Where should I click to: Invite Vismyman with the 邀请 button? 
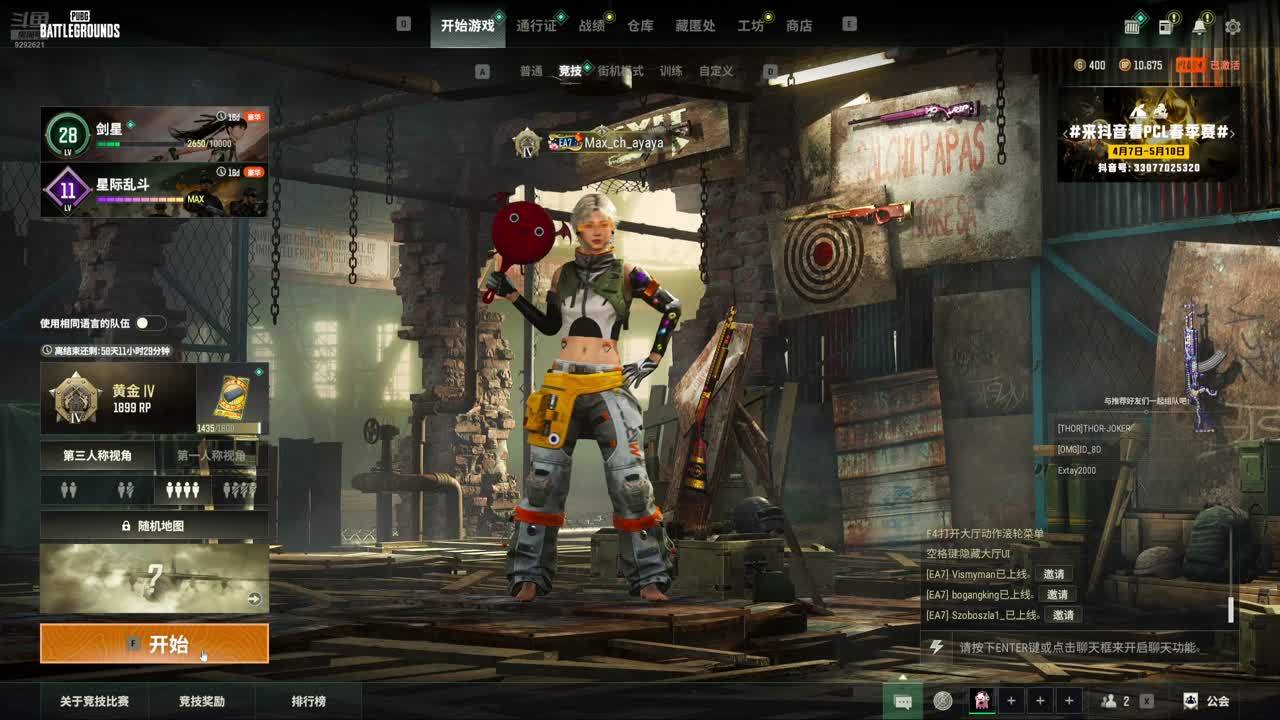click(1053, 574)
